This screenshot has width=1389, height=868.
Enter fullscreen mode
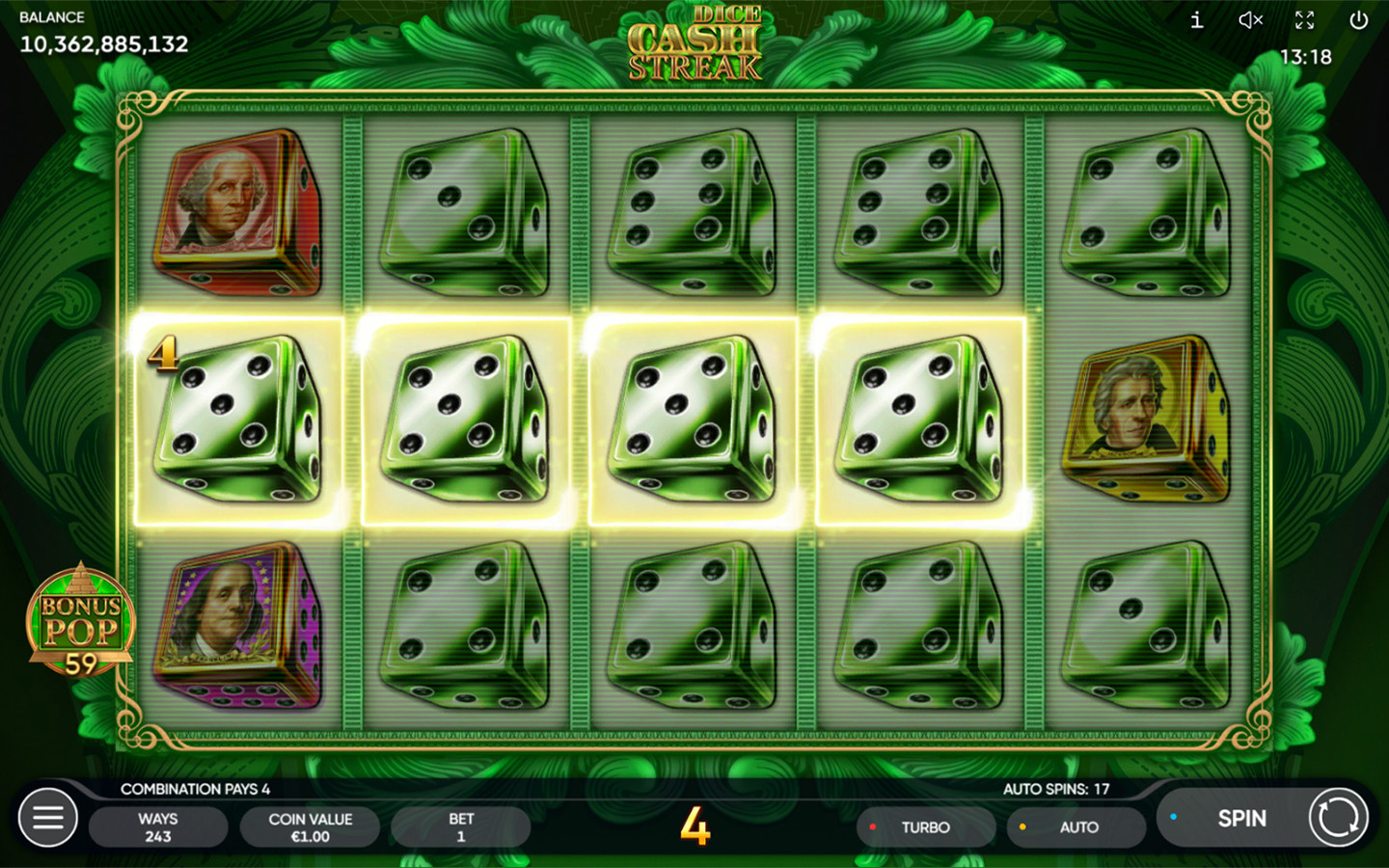pos(1304,20)
